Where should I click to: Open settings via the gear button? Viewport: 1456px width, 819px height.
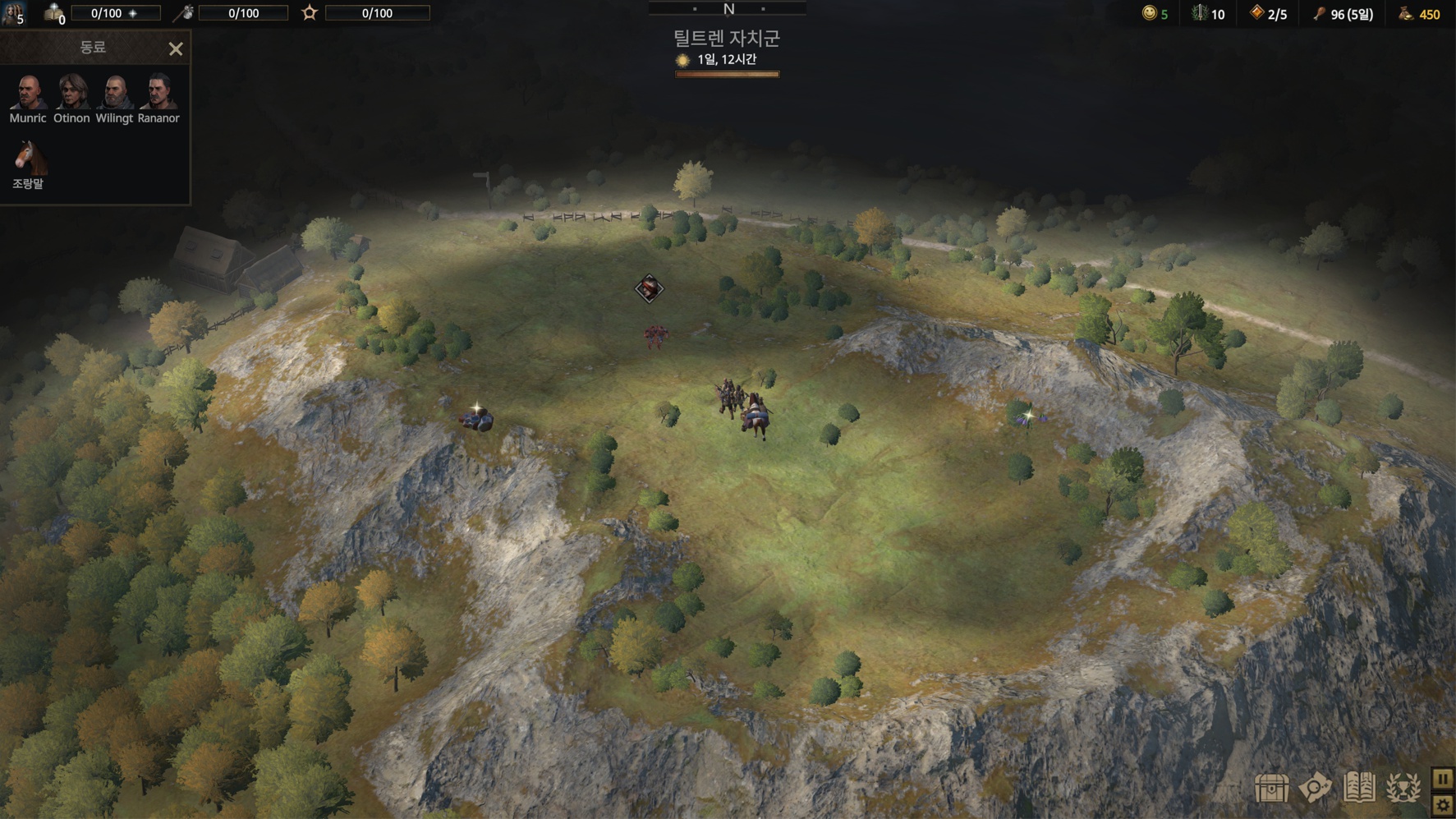point(1443,806)
